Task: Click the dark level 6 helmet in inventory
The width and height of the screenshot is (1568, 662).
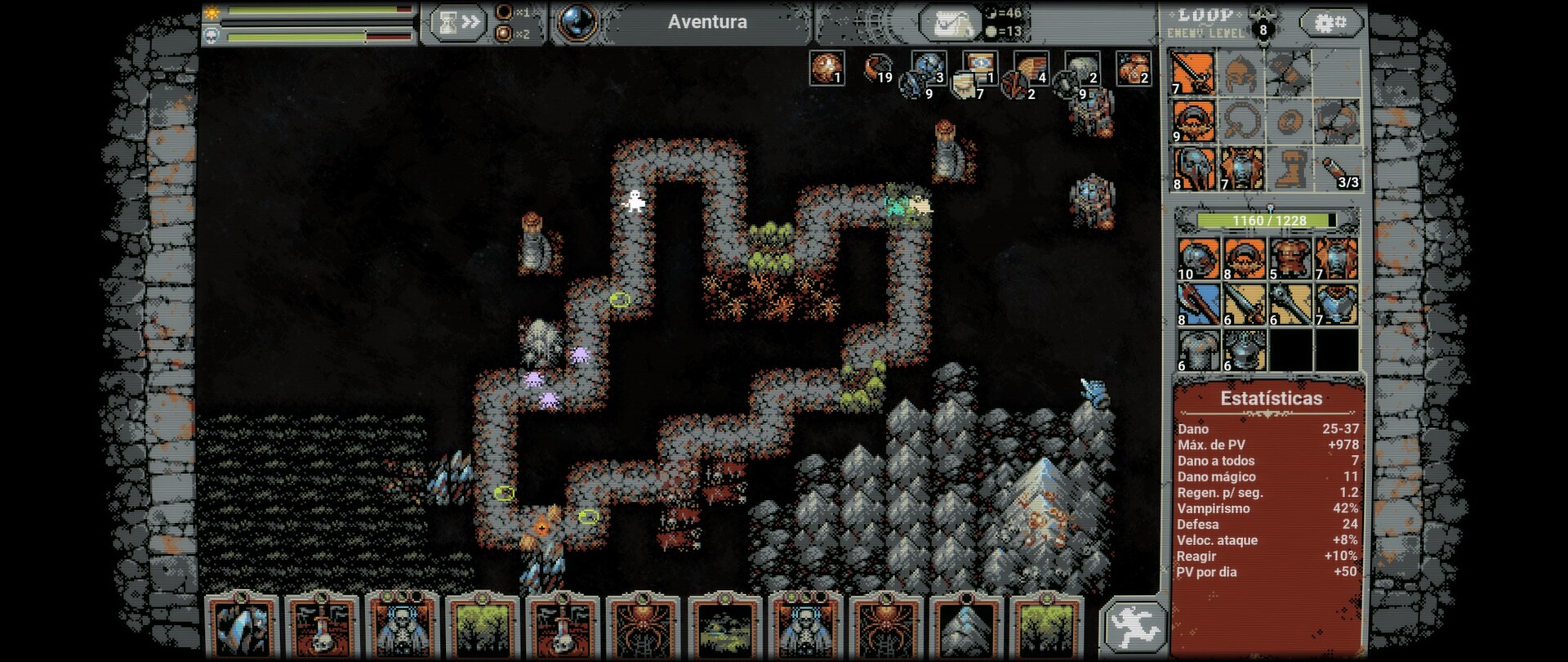Action: (x=1245, y=350)
